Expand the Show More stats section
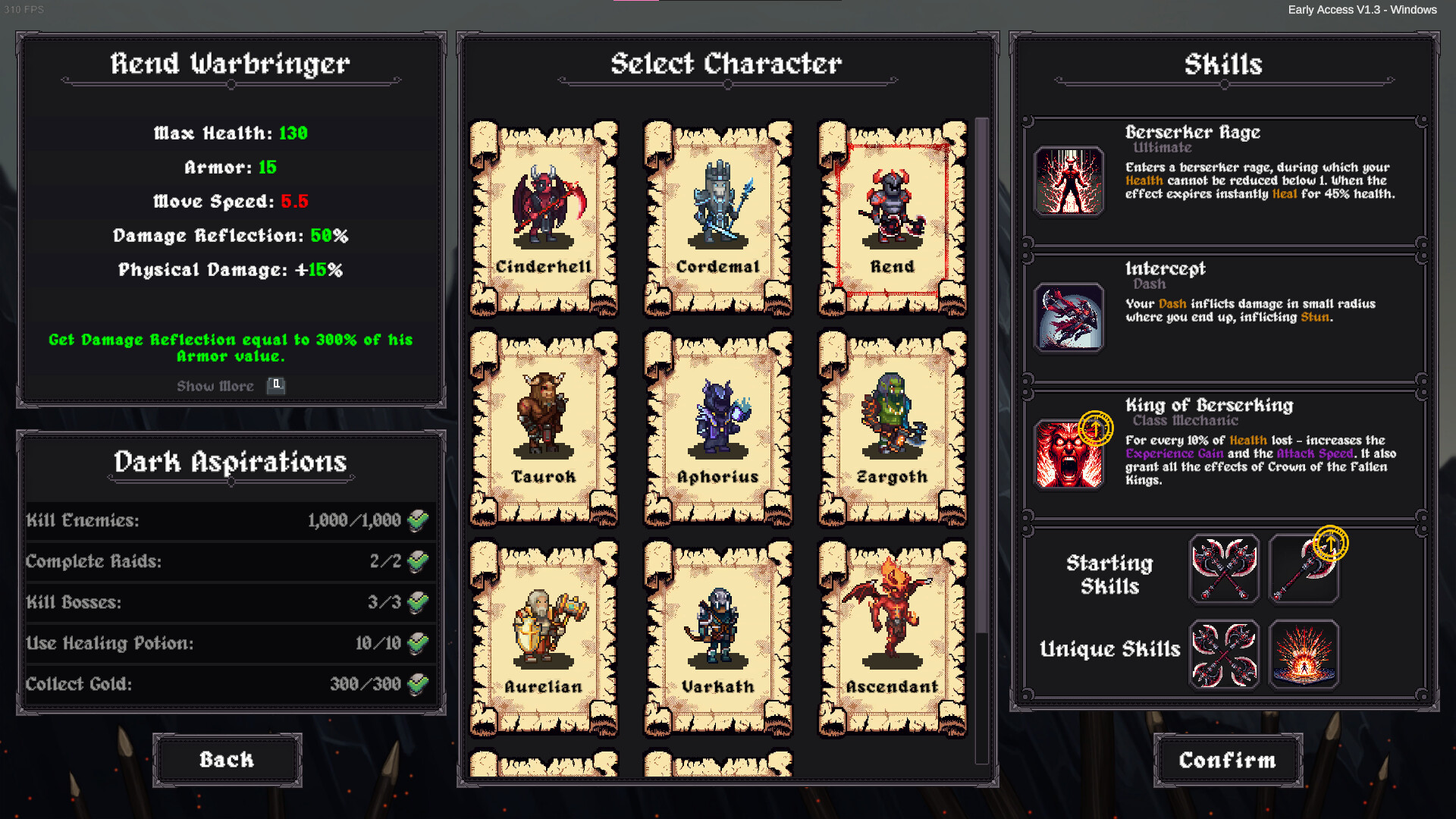This screenshot has height=819, width=1456. click(215, 386)
